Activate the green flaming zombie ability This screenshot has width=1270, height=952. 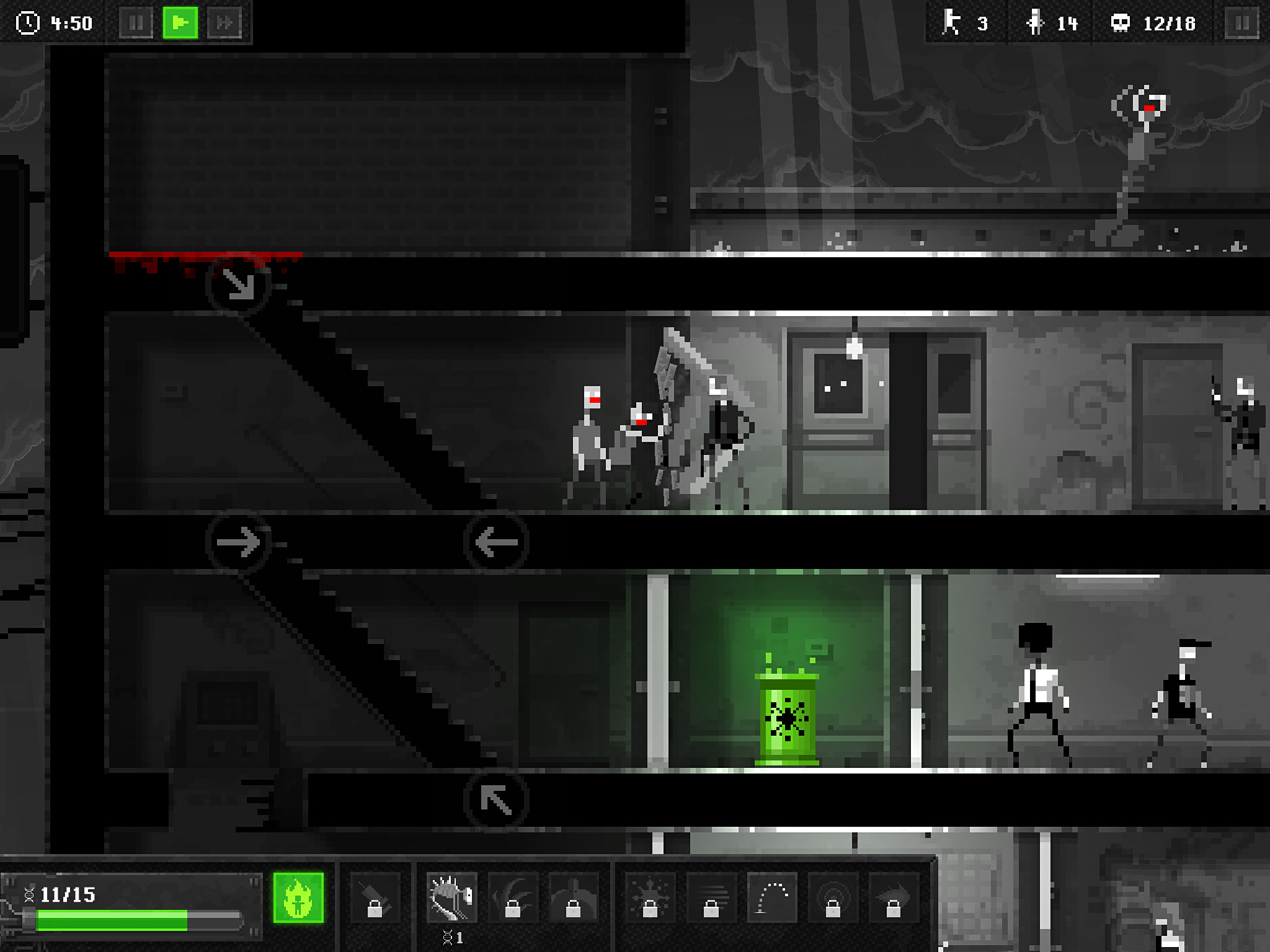(x=298, y=897)
